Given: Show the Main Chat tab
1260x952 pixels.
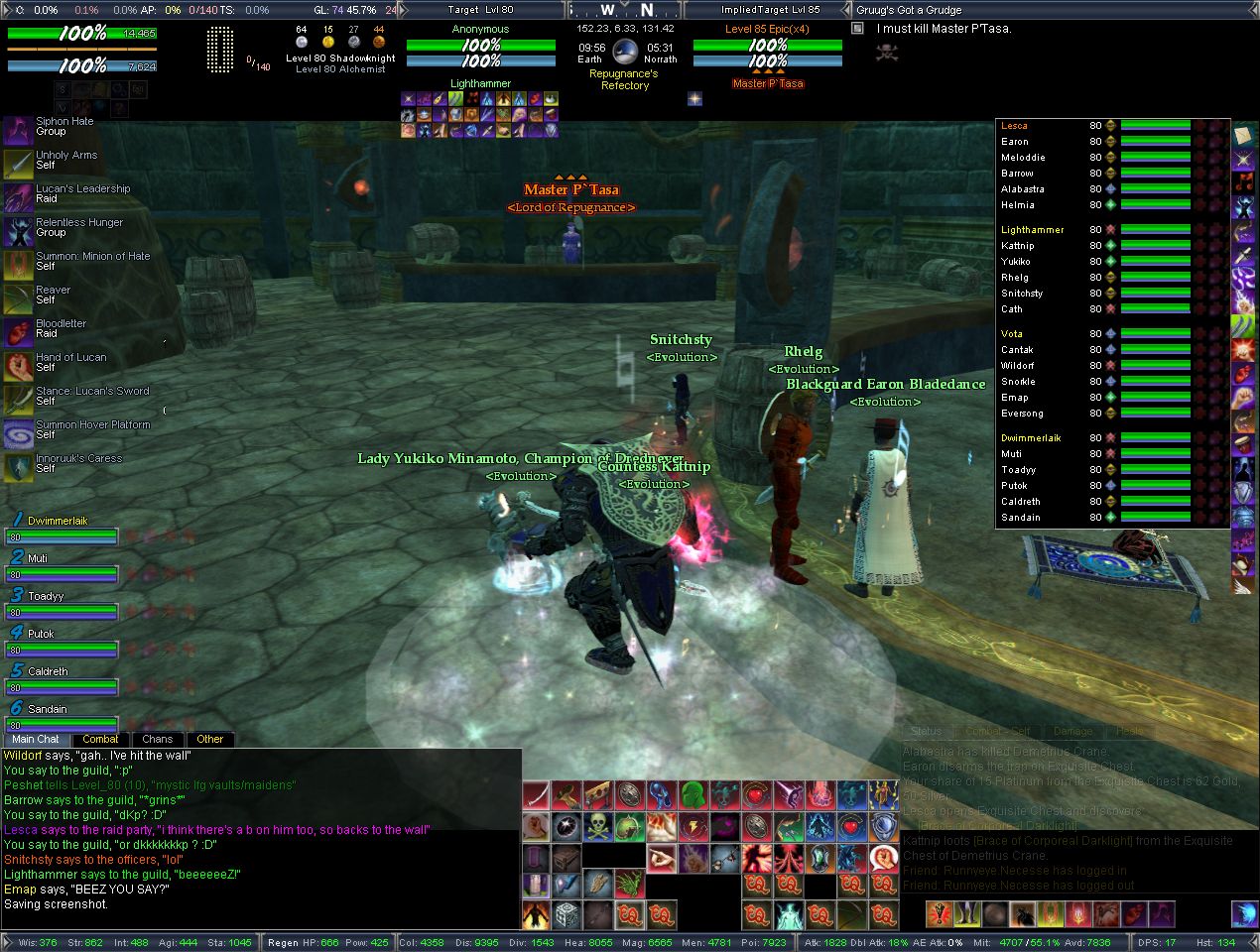Looking at the screenshot, I should coord(36,739).
